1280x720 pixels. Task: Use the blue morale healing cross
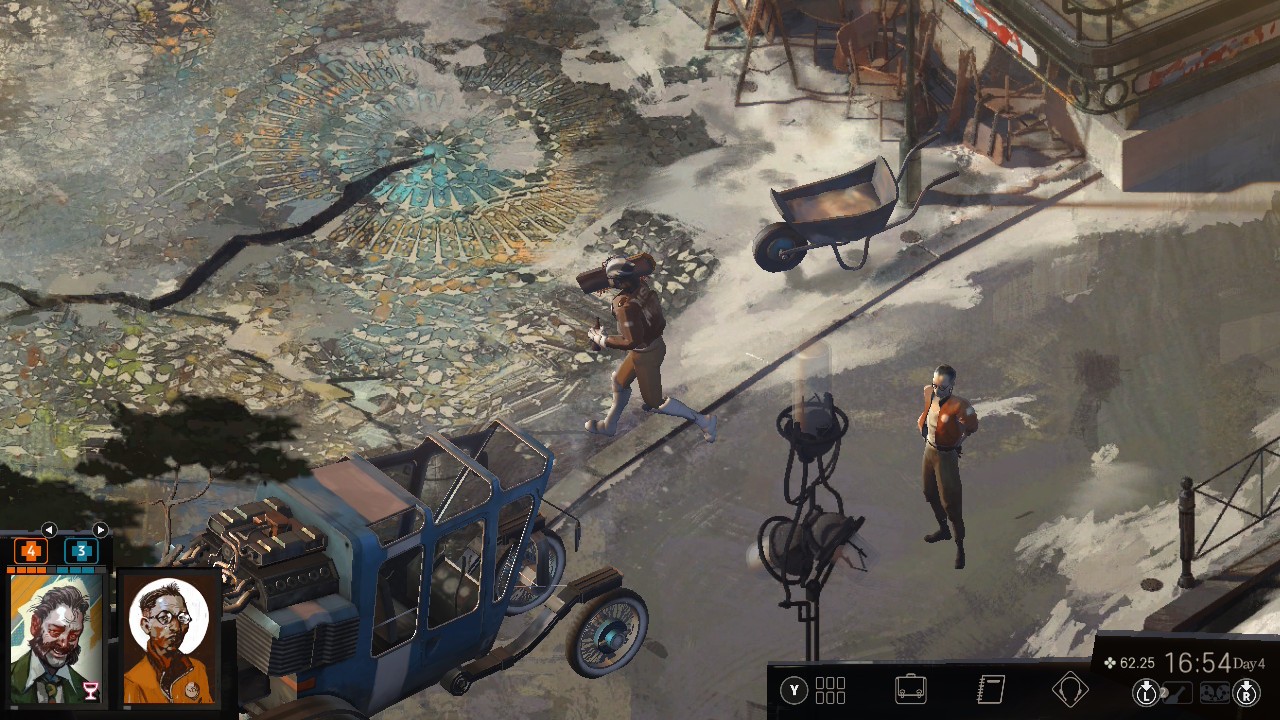[x=81, y=551]
